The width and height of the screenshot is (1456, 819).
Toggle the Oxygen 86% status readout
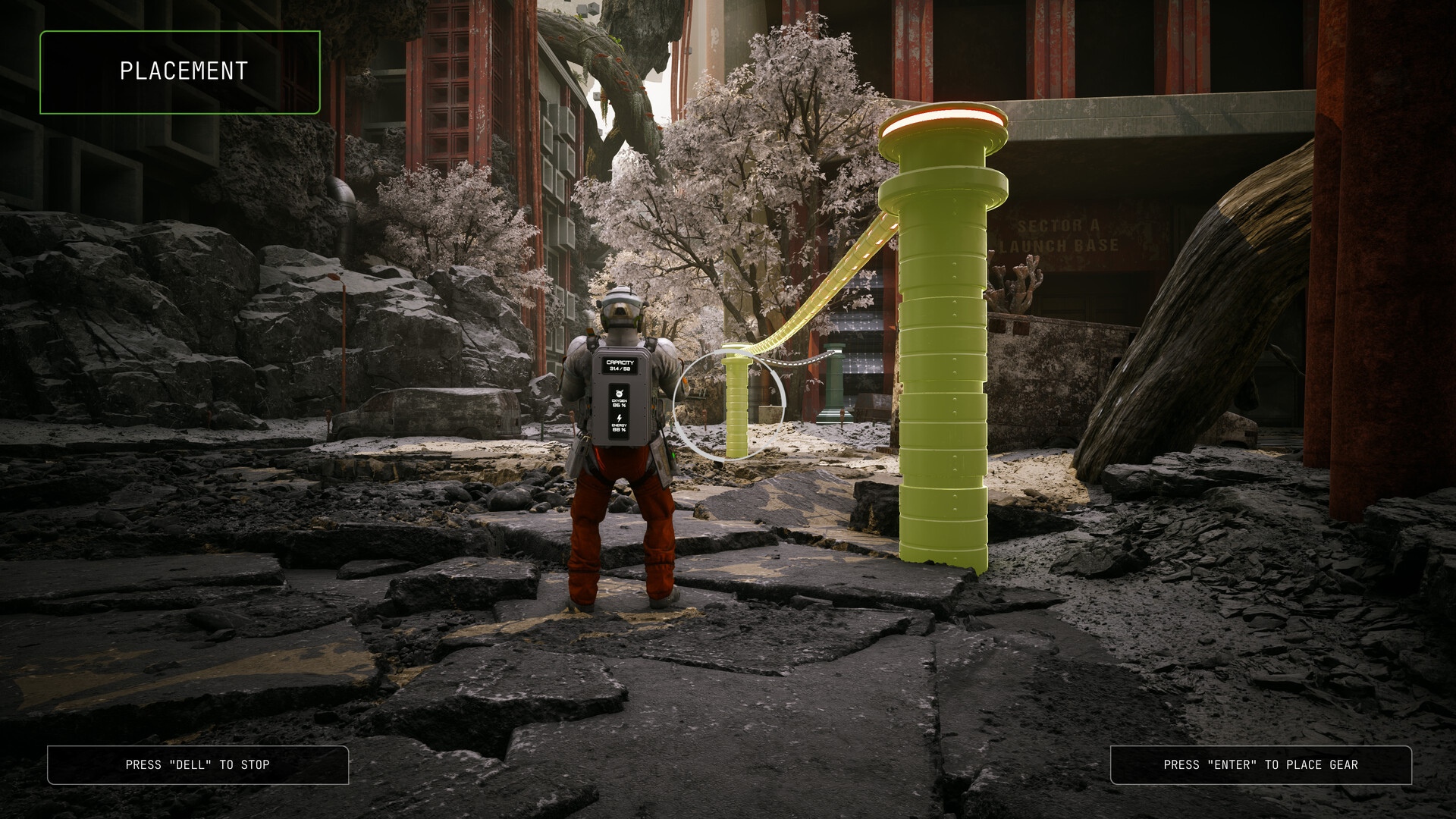click(620, 404)
